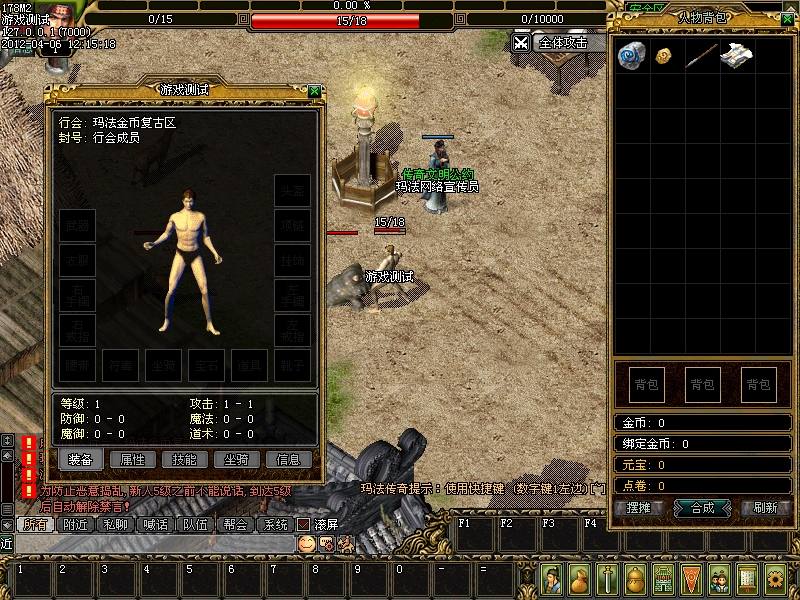Click the 摆摊 stall button
This screenshot has width=800, height=600.
pyautogui.click(x=639, y=507)
